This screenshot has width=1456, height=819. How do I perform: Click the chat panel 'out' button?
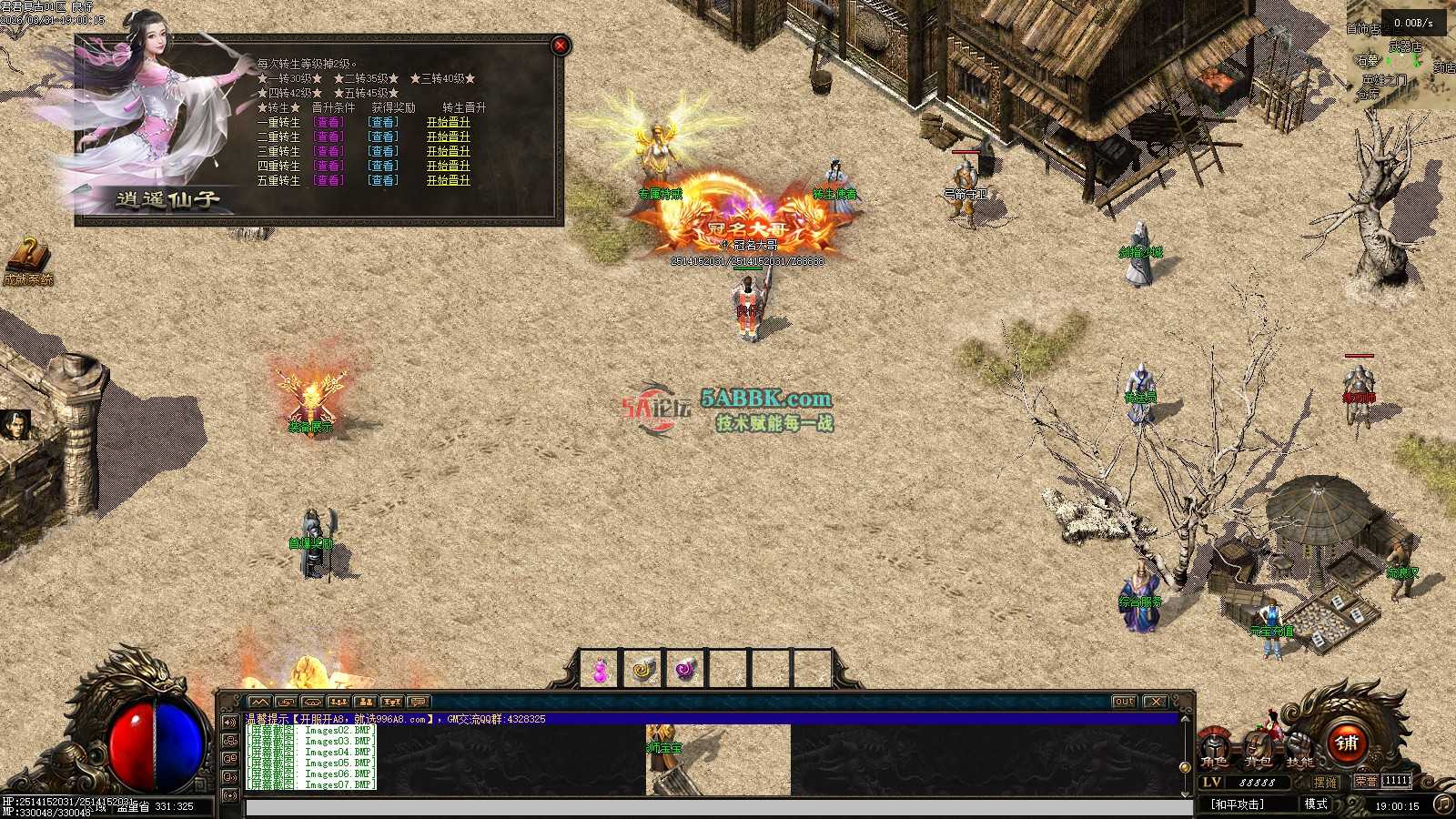tap(1125, 702)
